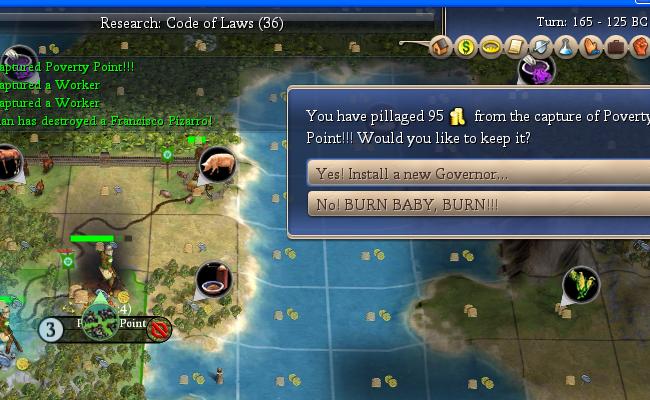
Task: Open the Domestic Advisor house icon
Action: 442,46
